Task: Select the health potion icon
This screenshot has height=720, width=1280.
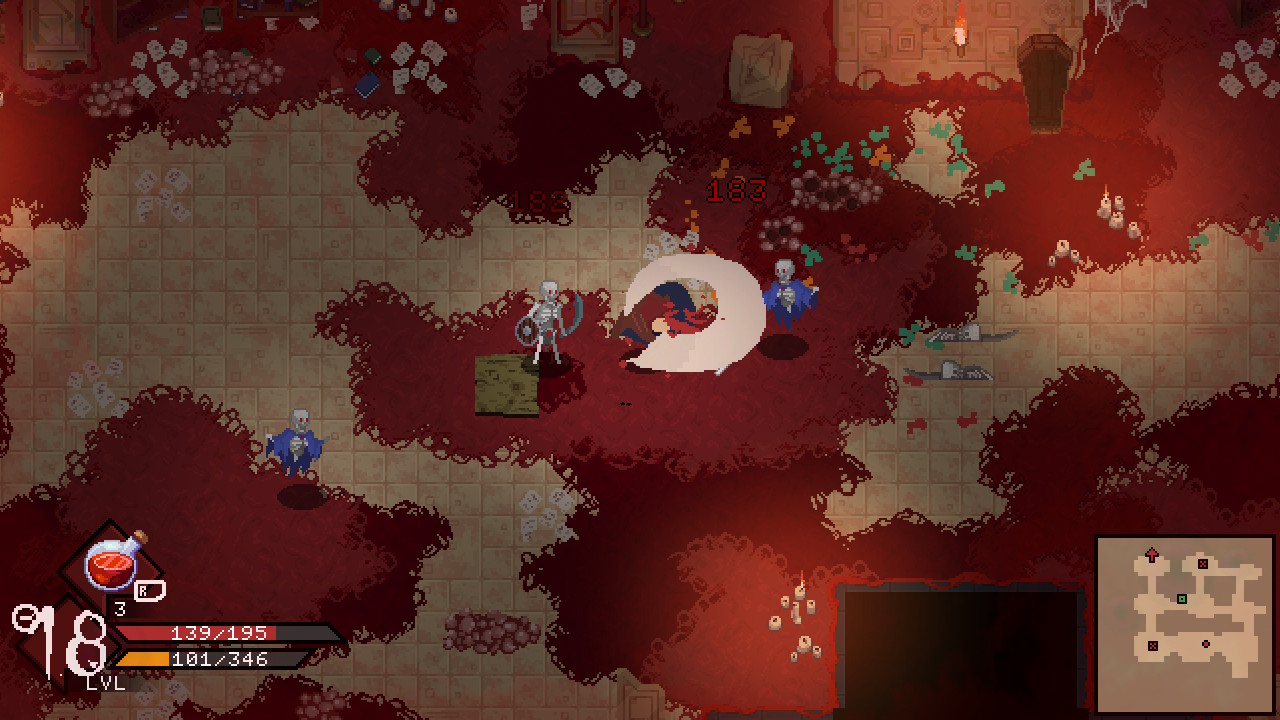Action: click(x=111, y=564)
